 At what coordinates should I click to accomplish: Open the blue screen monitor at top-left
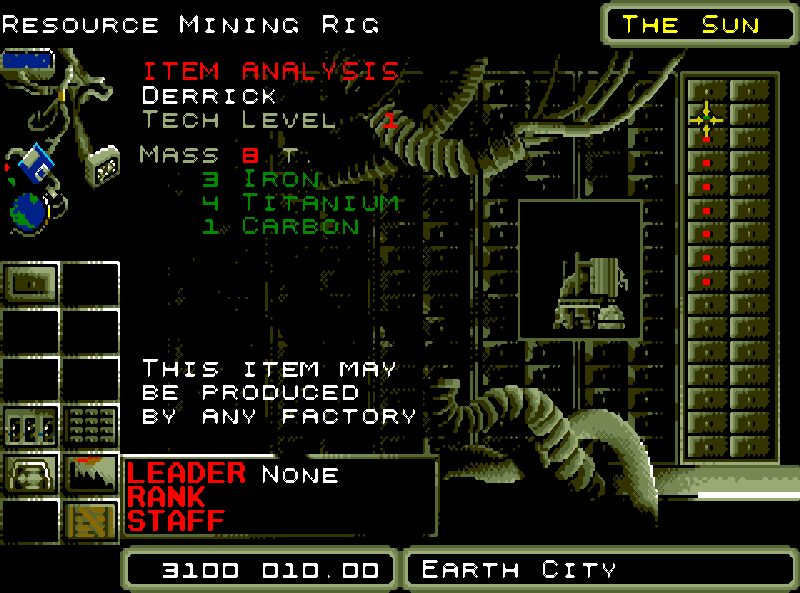27,62
